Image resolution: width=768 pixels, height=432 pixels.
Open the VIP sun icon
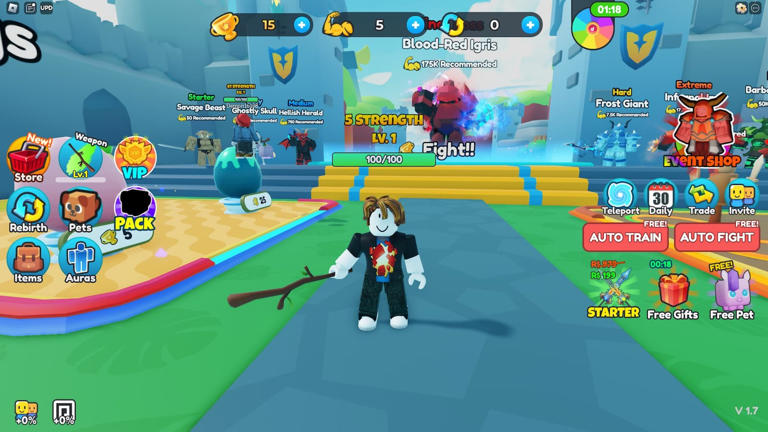135,158
